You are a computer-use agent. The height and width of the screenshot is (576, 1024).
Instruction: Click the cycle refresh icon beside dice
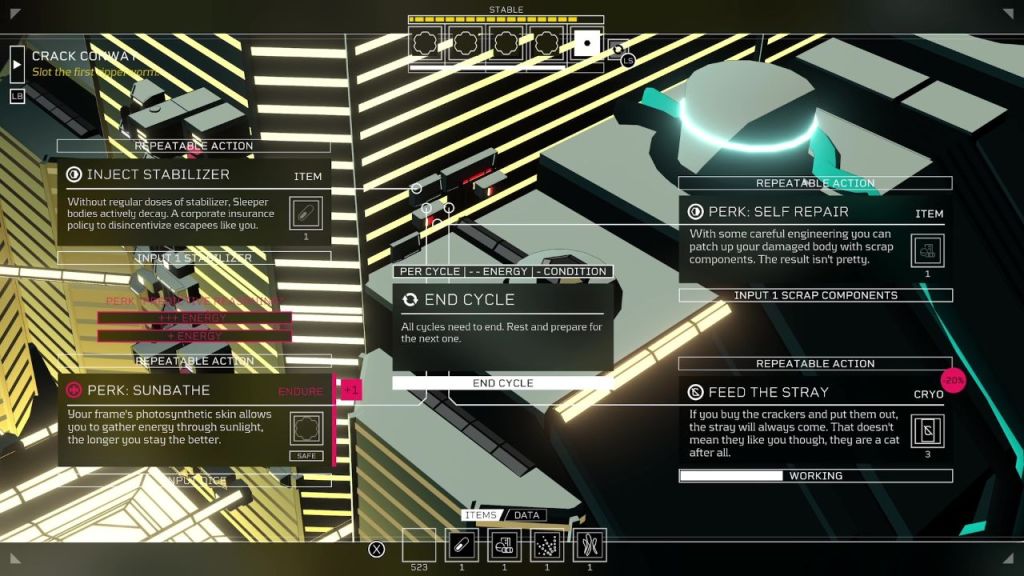click(618, 47)
